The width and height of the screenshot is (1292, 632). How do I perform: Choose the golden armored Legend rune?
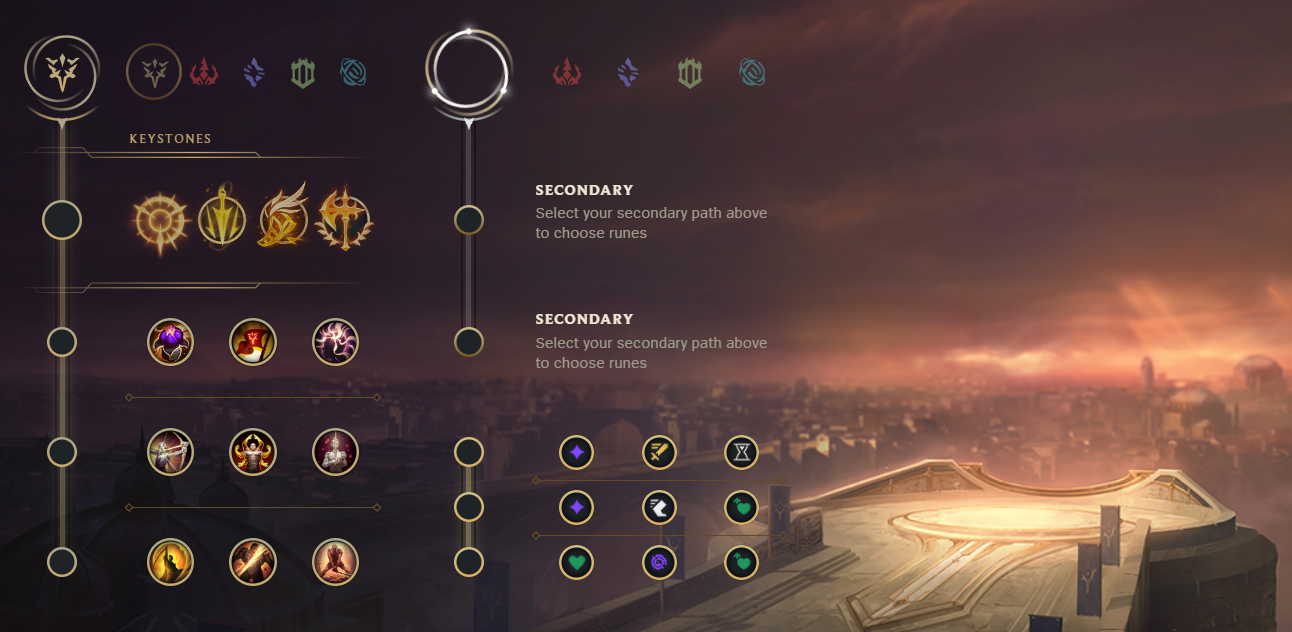click(253, 452)
